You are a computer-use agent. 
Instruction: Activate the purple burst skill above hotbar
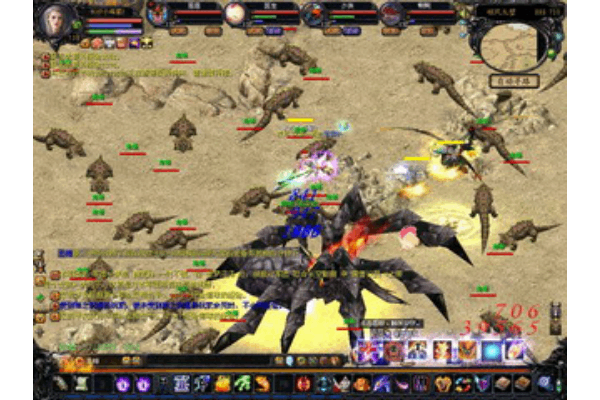[x=366, y=351]
